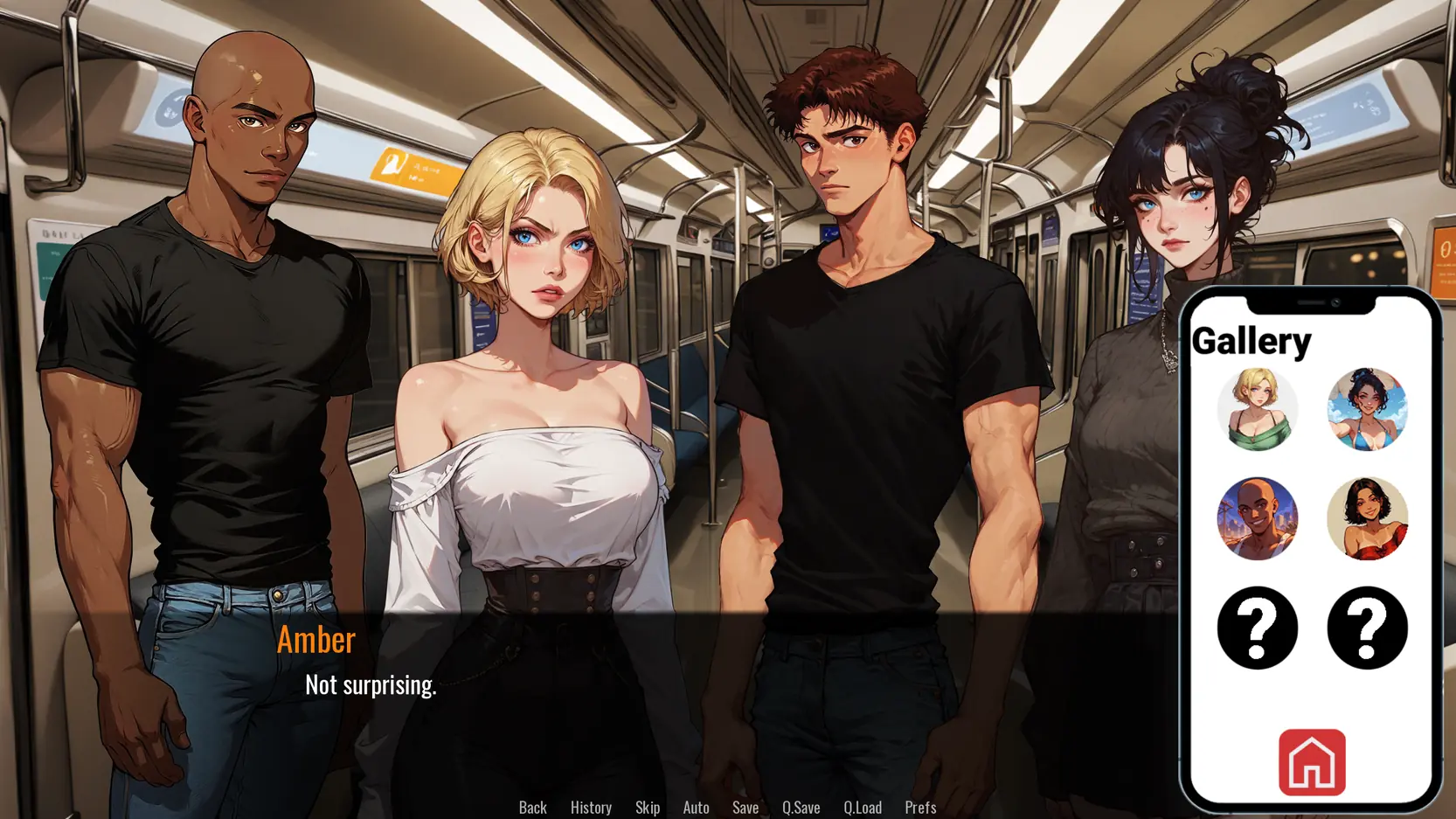1456x819 pixels.
Task: View the bald man's gallery portrait
Action: pyautogui.click(x=1257, y=518)
